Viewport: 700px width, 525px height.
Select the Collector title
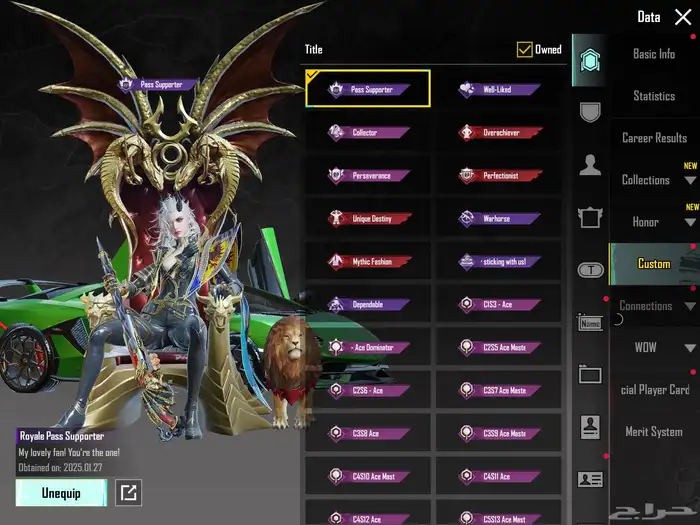click(368, 132)
